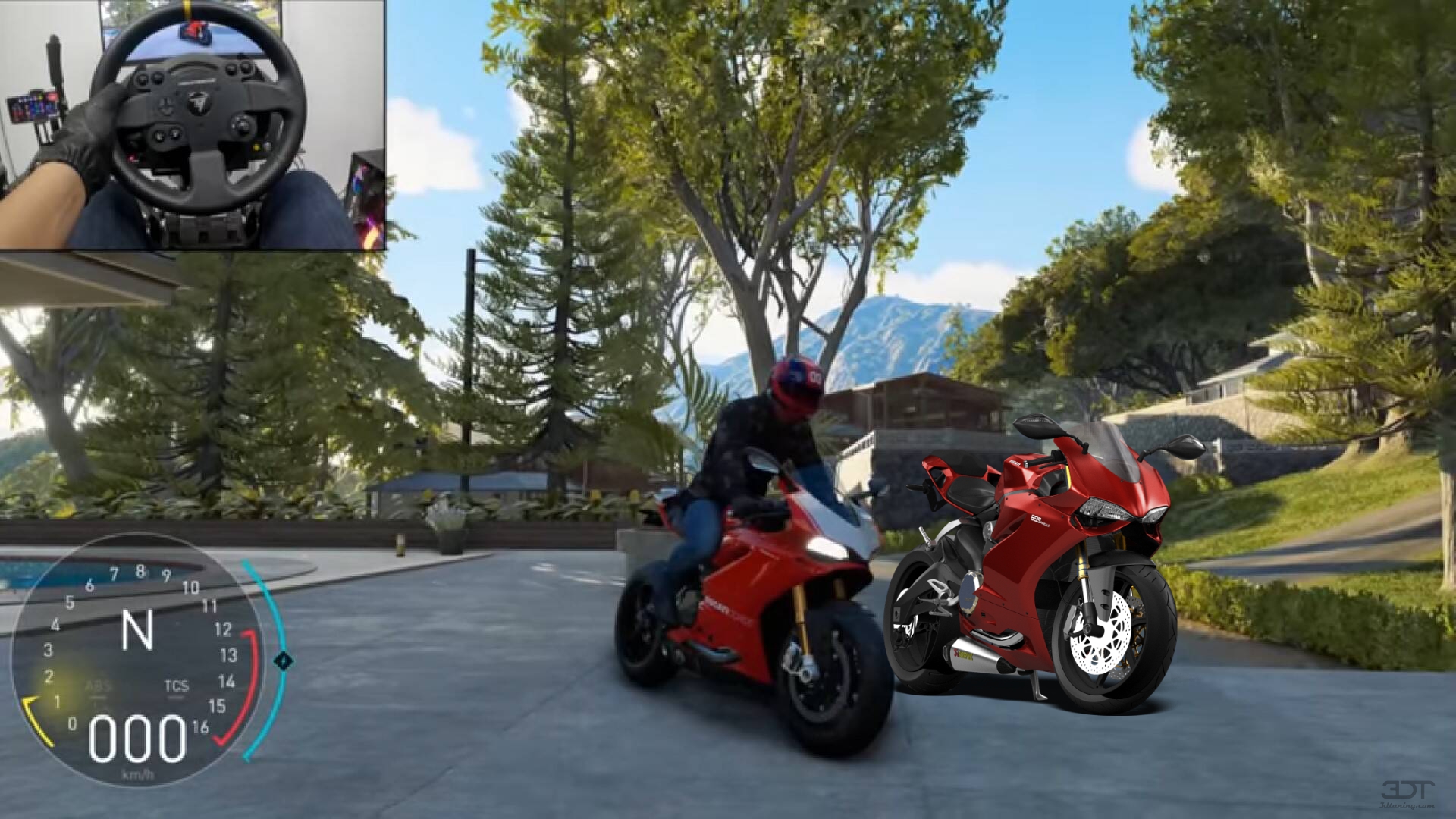
Task: Click the 3dtuning.com link text
Action: pyautogui.click(x=1407, y=806)
